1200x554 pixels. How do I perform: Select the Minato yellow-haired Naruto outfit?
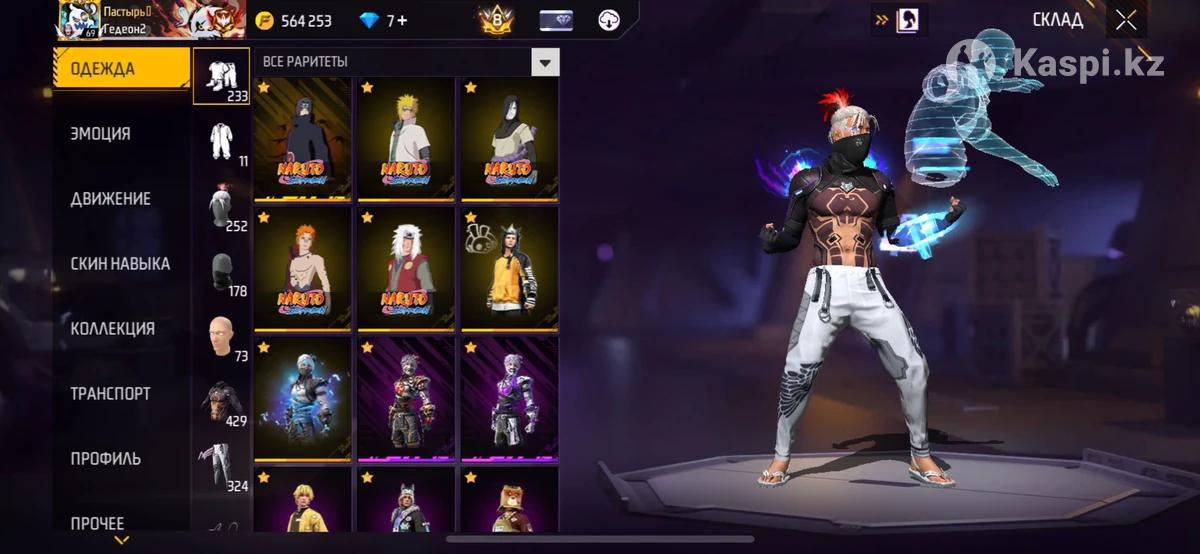tap(406, 140)
